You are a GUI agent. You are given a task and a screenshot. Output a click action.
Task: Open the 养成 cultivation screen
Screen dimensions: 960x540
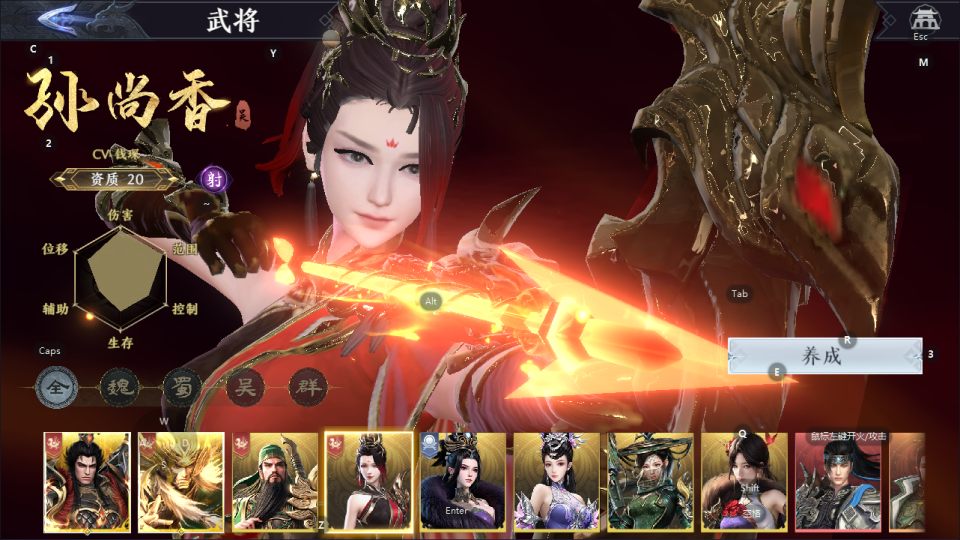(x=824, y=356)
